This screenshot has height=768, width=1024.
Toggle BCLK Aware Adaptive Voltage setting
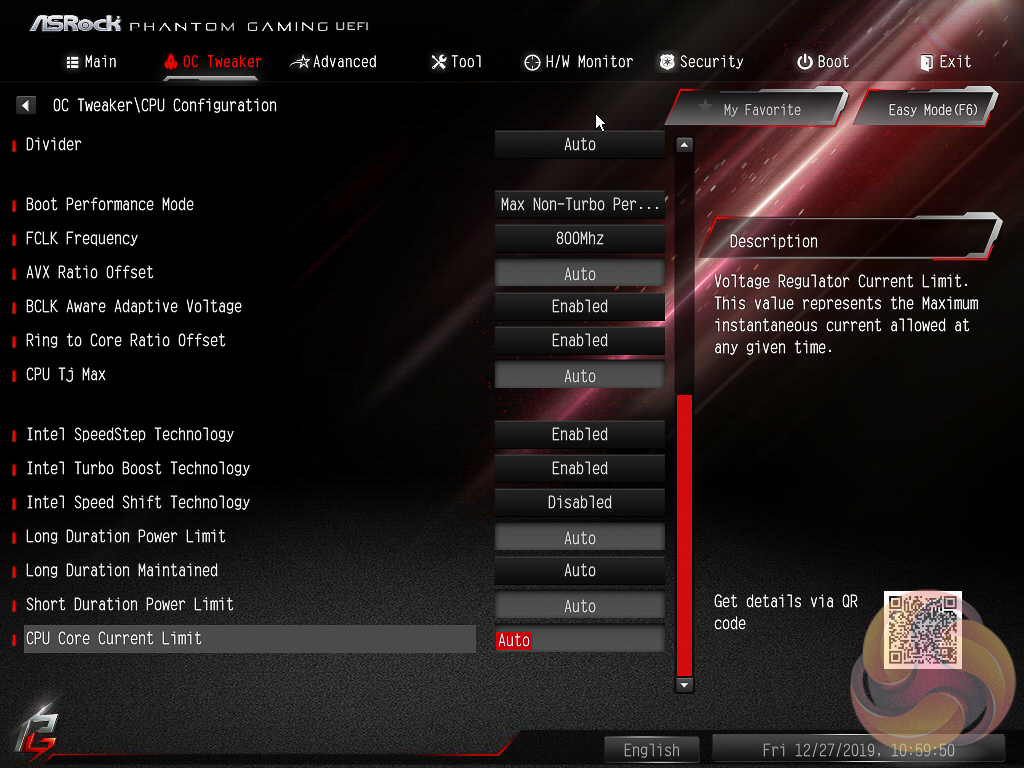[580, 306]
